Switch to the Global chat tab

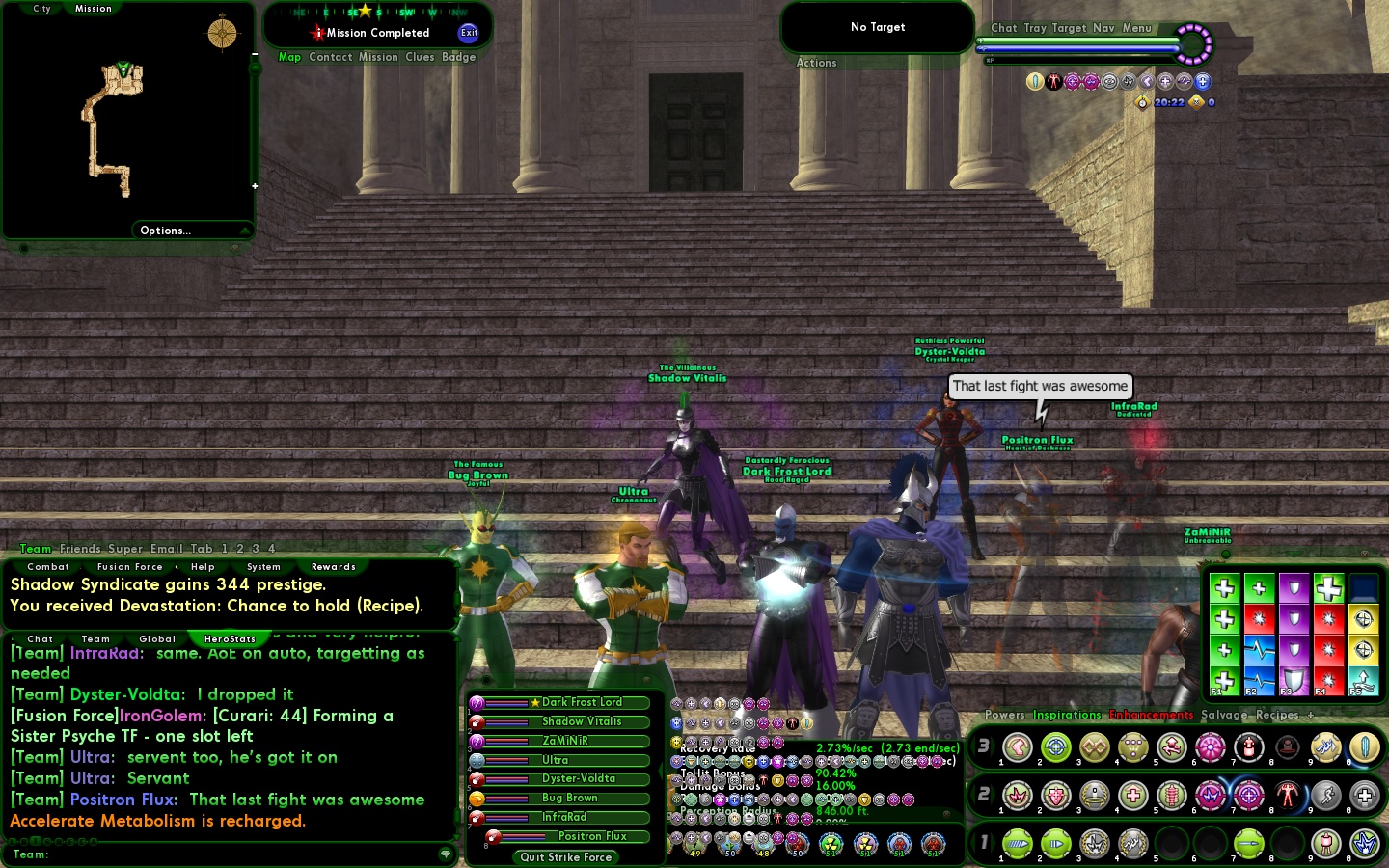pos(156,639)
